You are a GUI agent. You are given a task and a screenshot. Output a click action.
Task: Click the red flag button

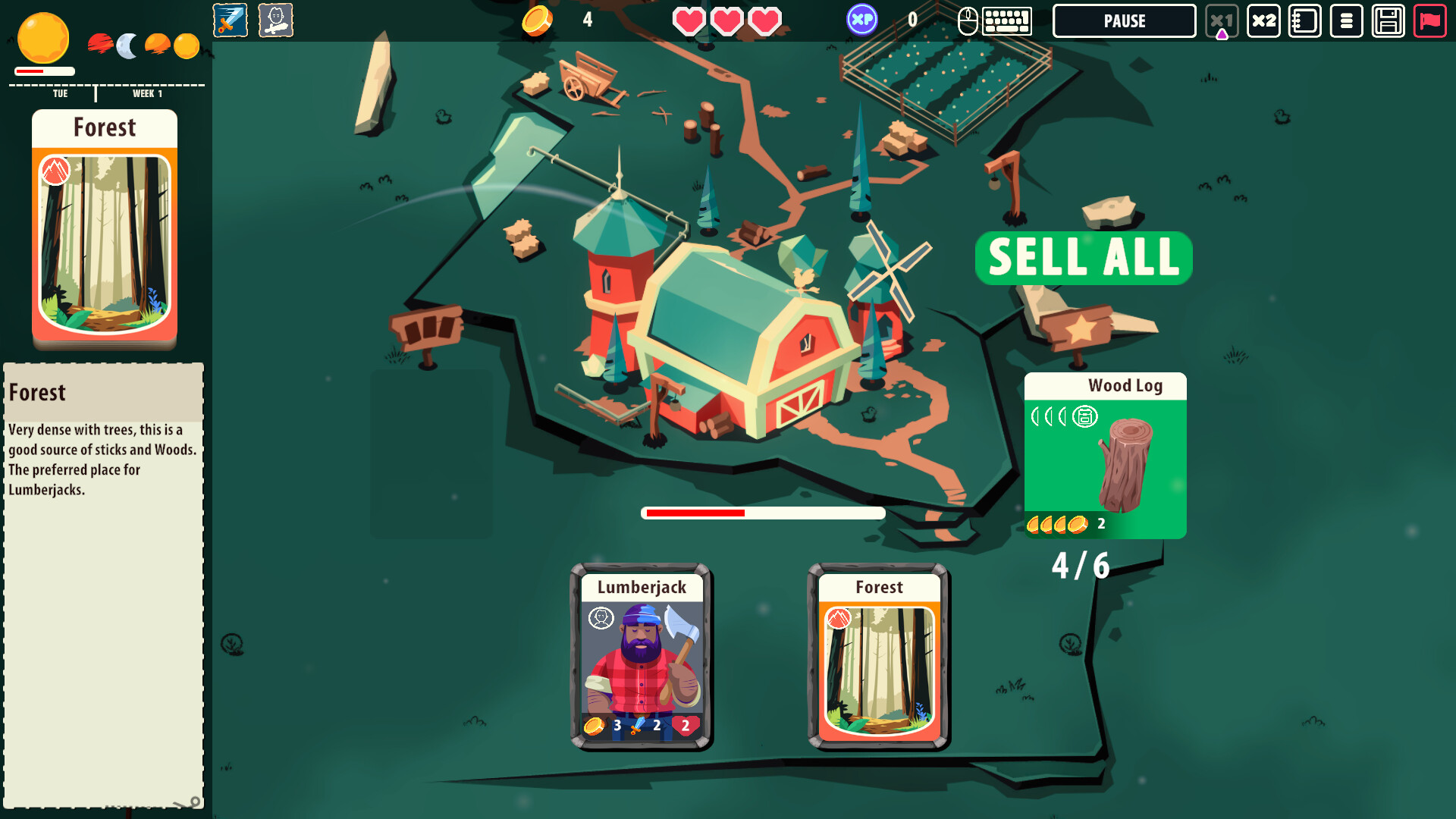pyautogui.click(x=1429, y=20)
